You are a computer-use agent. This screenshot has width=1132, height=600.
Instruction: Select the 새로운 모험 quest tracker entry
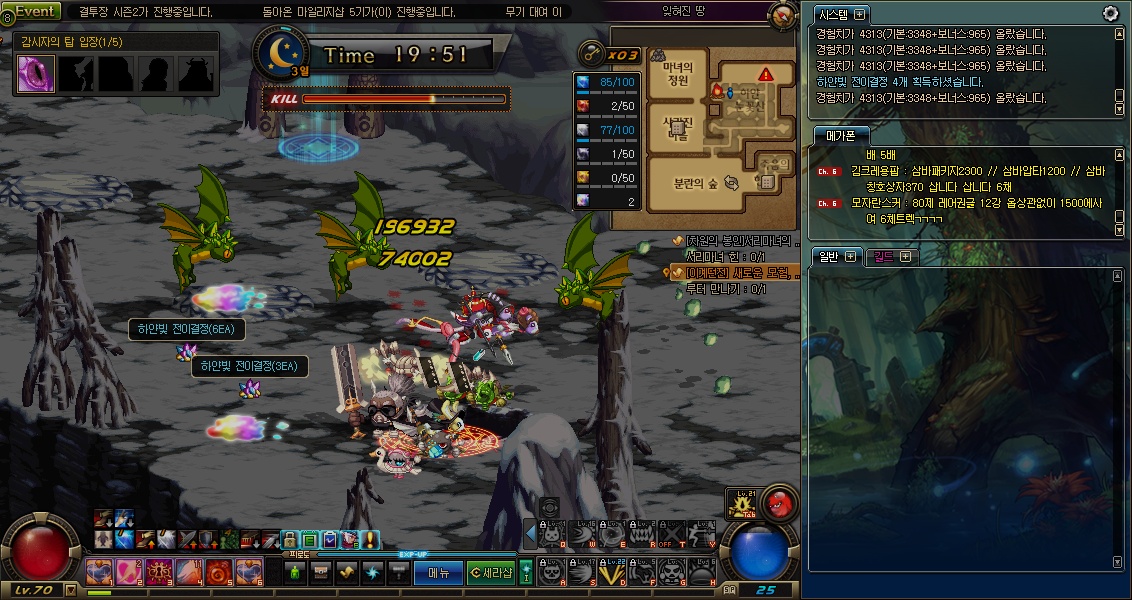coord(738,272)
